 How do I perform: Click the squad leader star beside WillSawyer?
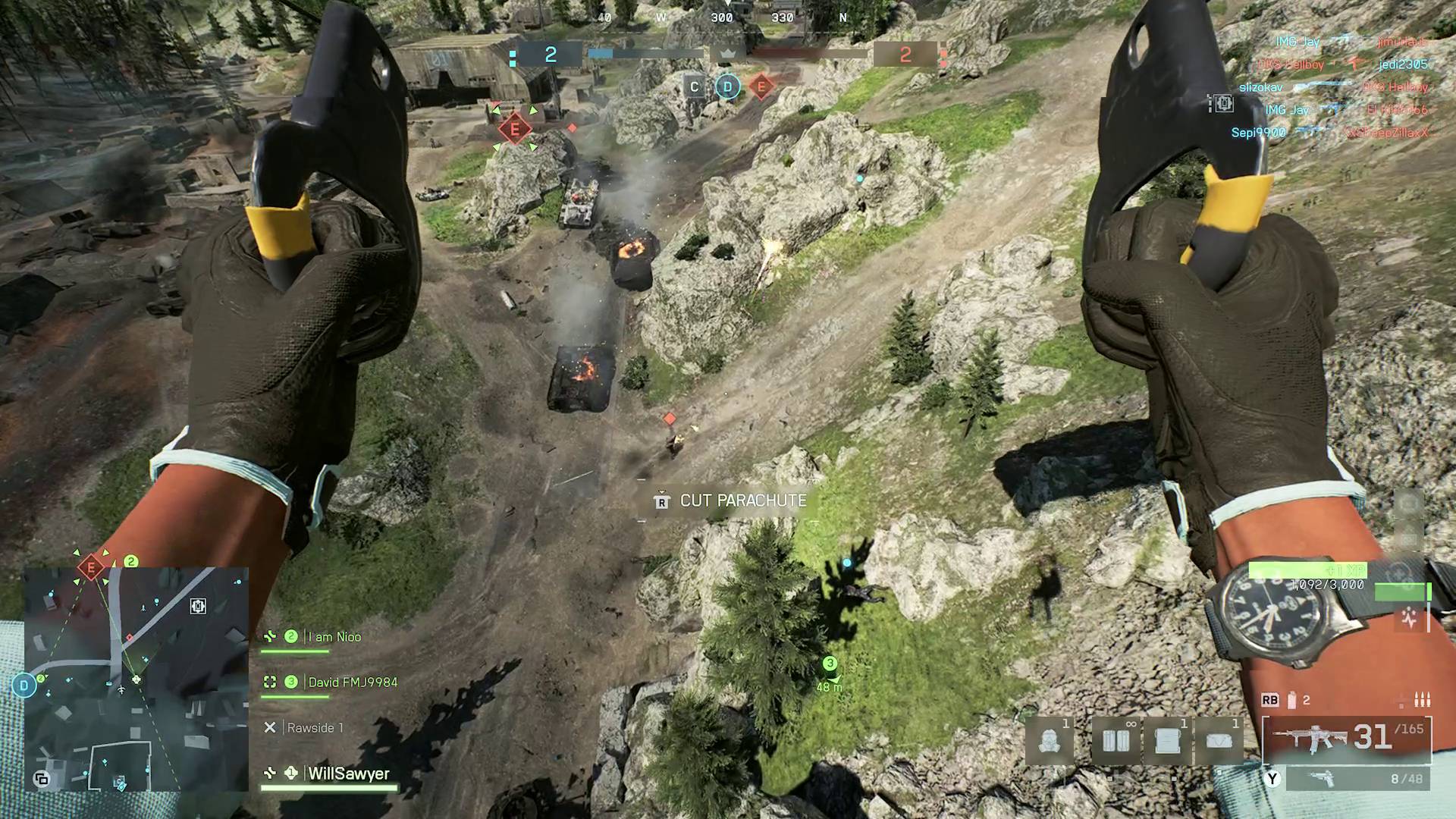tap(290, 774)
